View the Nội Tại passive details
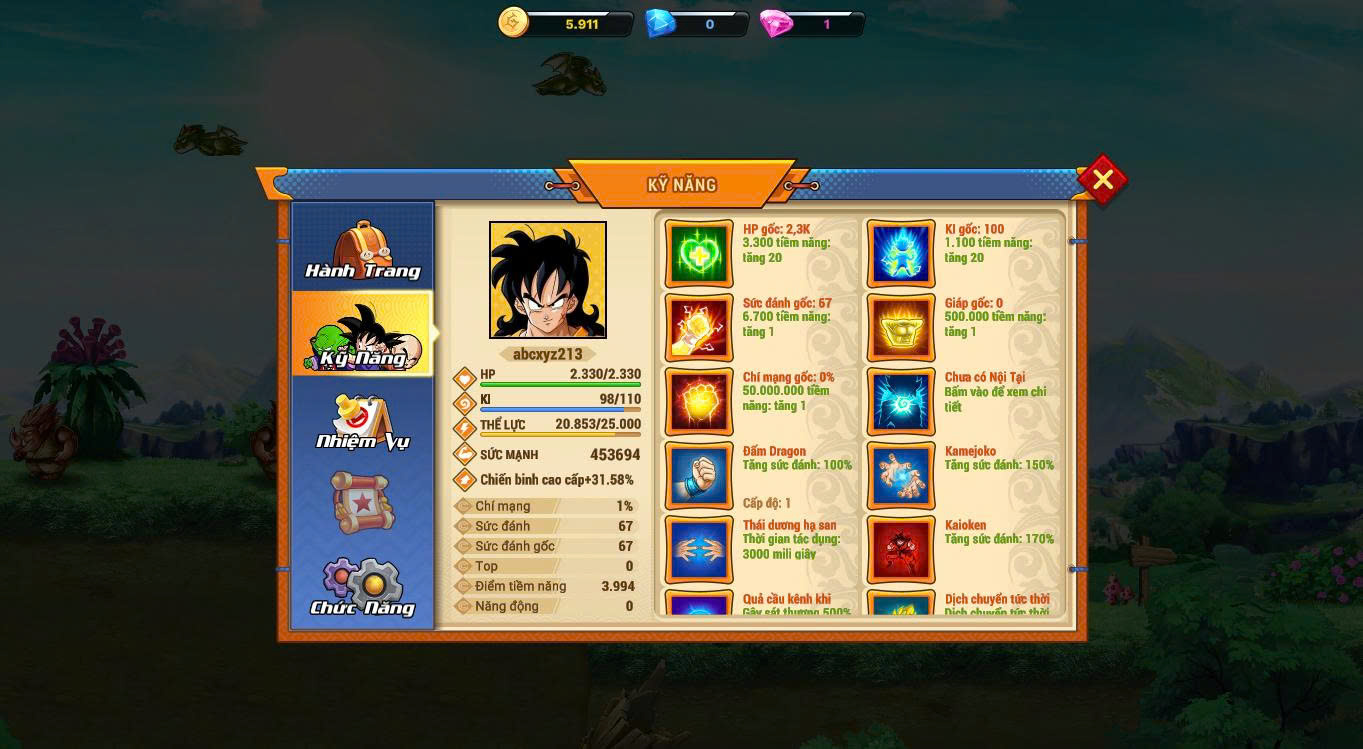 point(901,402)
